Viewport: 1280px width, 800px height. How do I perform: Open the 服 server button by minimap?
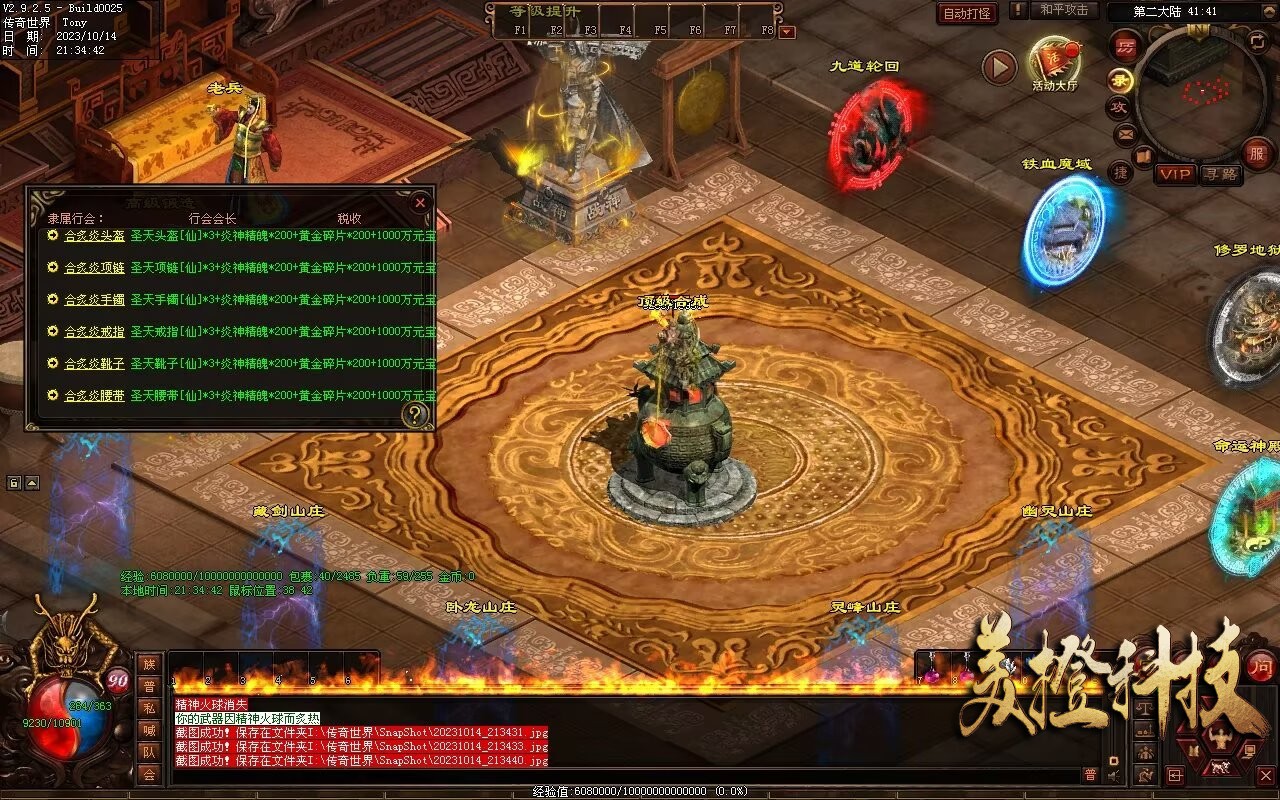click(1257, 152)
